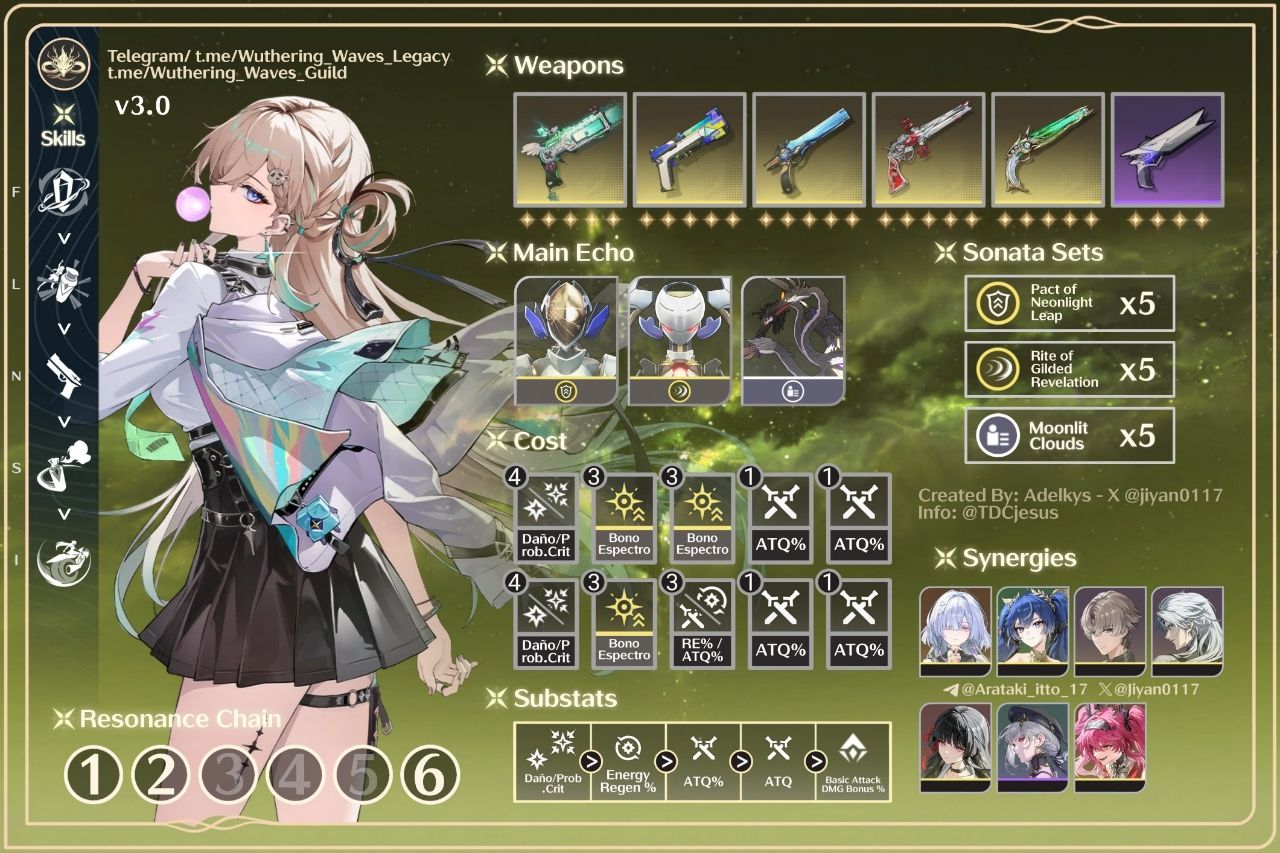
Task: Open the Pact of Neonlight Leap set
Action: [x=1069, y=303]
